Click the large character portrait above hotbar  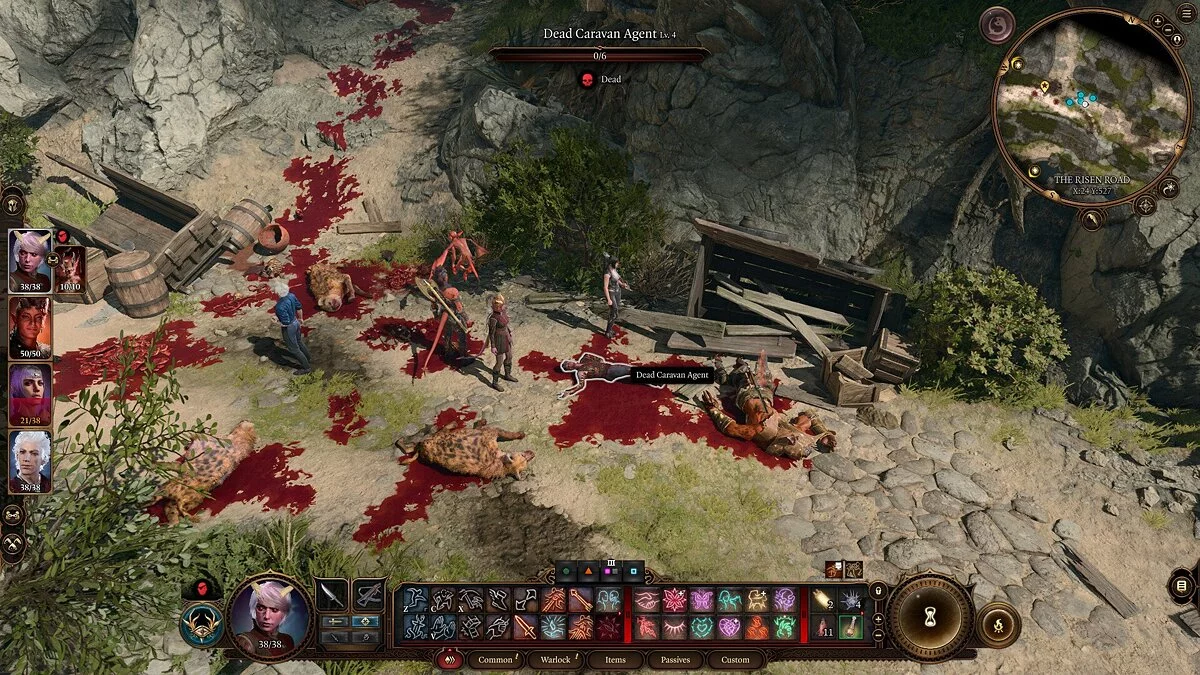[x=270, y=616]
